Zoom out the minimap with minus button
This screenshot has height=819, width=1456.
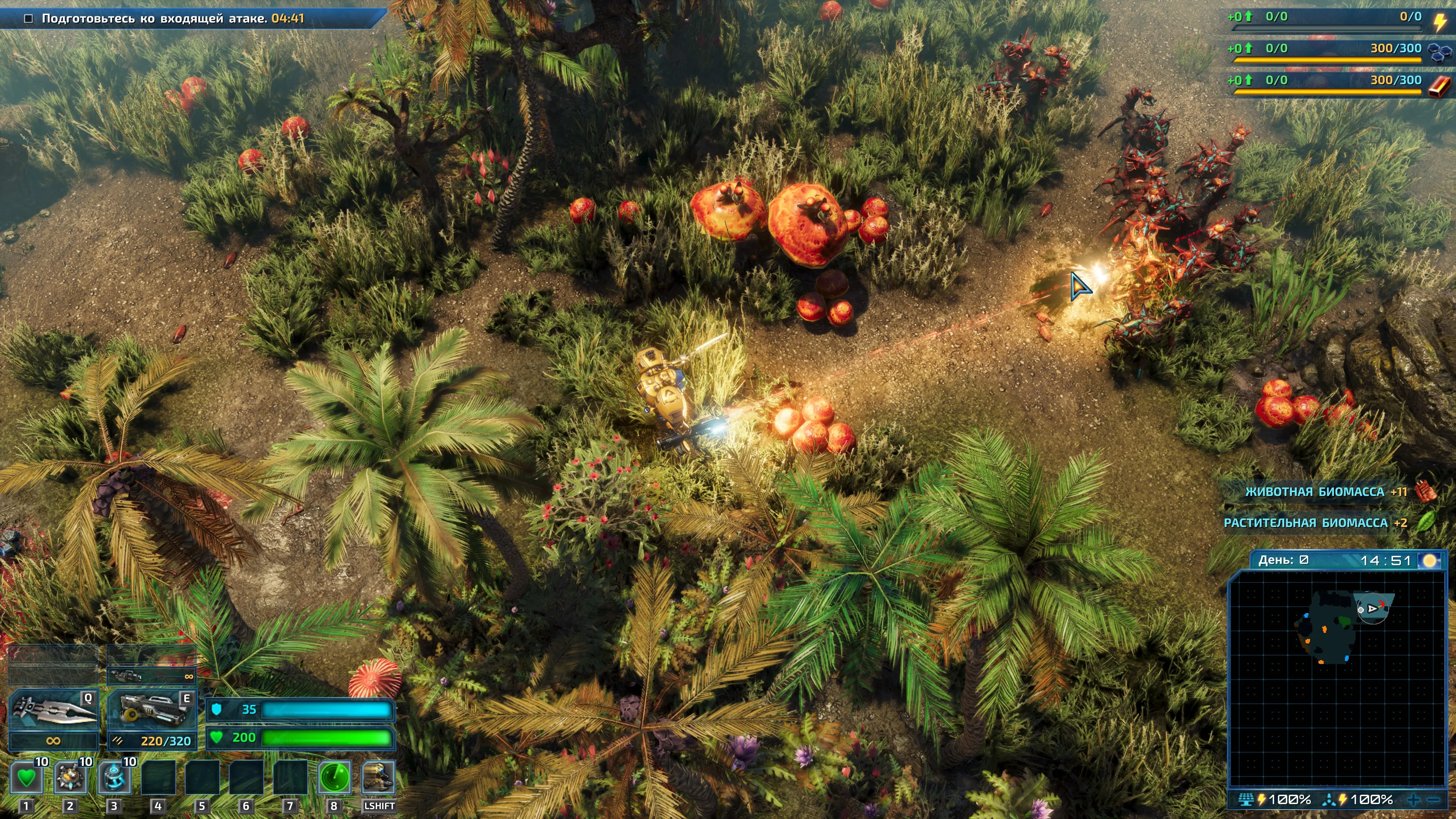point(1434,799)
